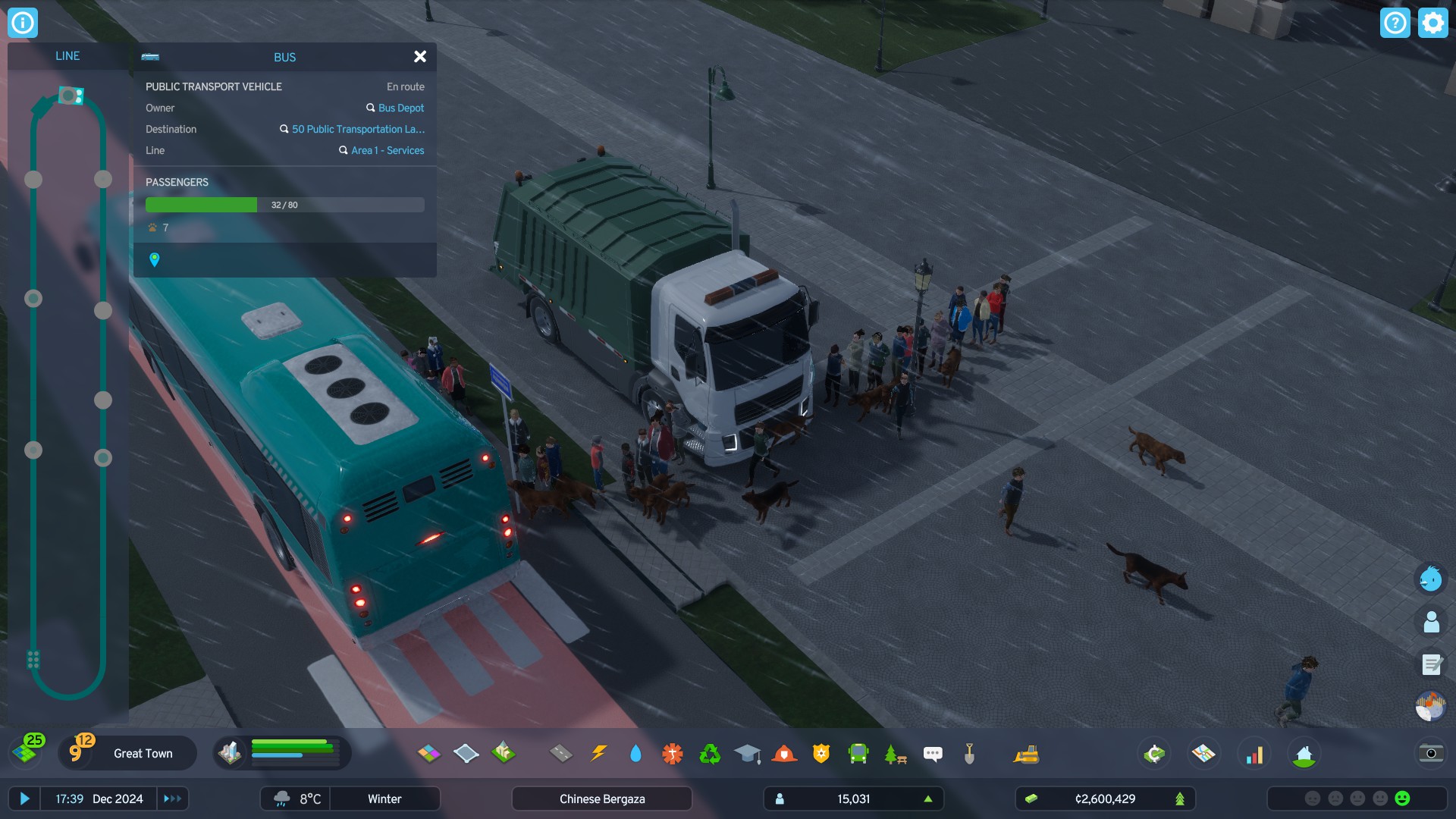Open the Electricity services menu
Viewport: 1456px width, 819px height.
pos(599,754)
